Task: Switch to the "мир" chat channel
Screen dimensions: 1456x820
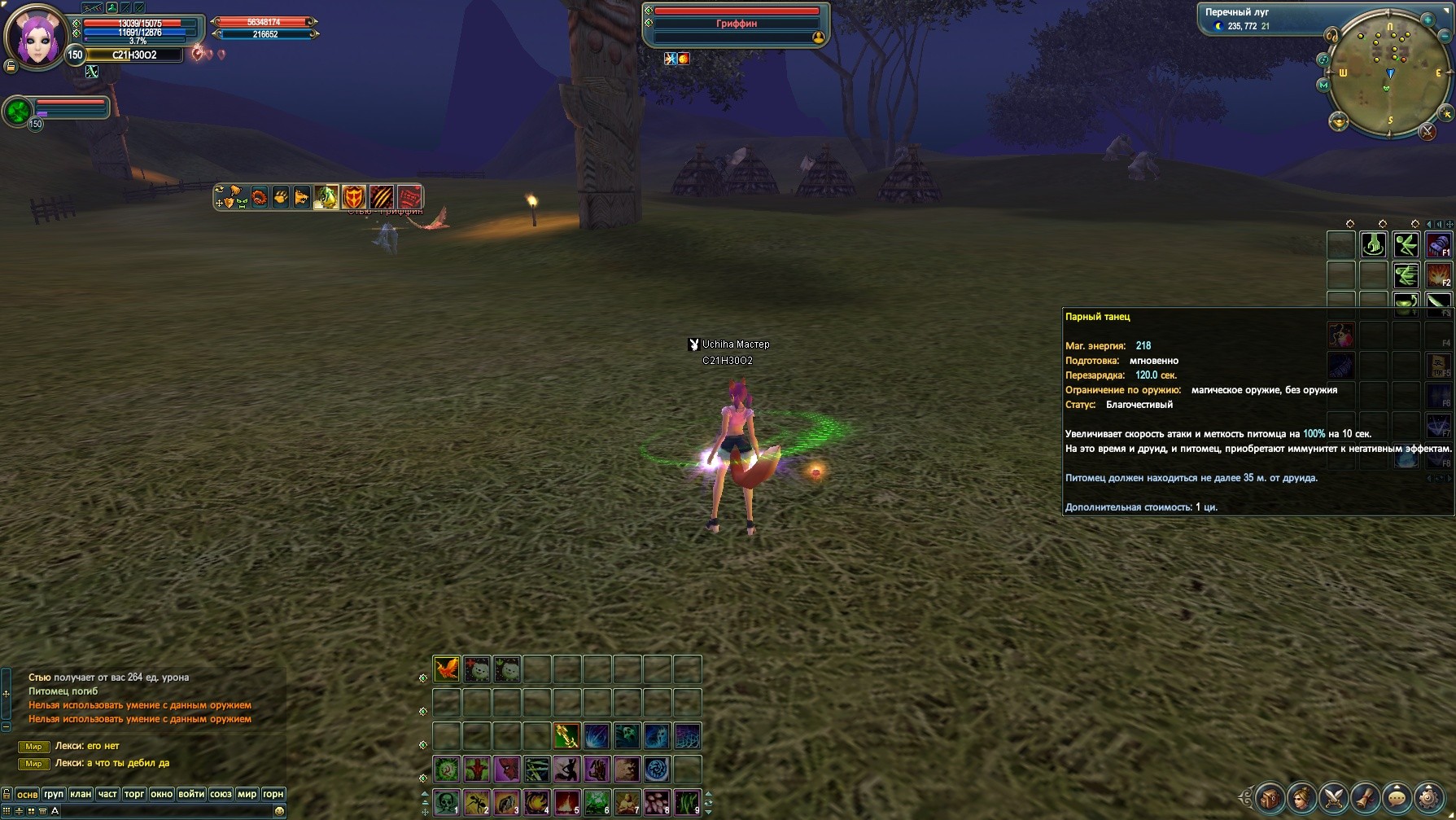Action: [247, 794]
